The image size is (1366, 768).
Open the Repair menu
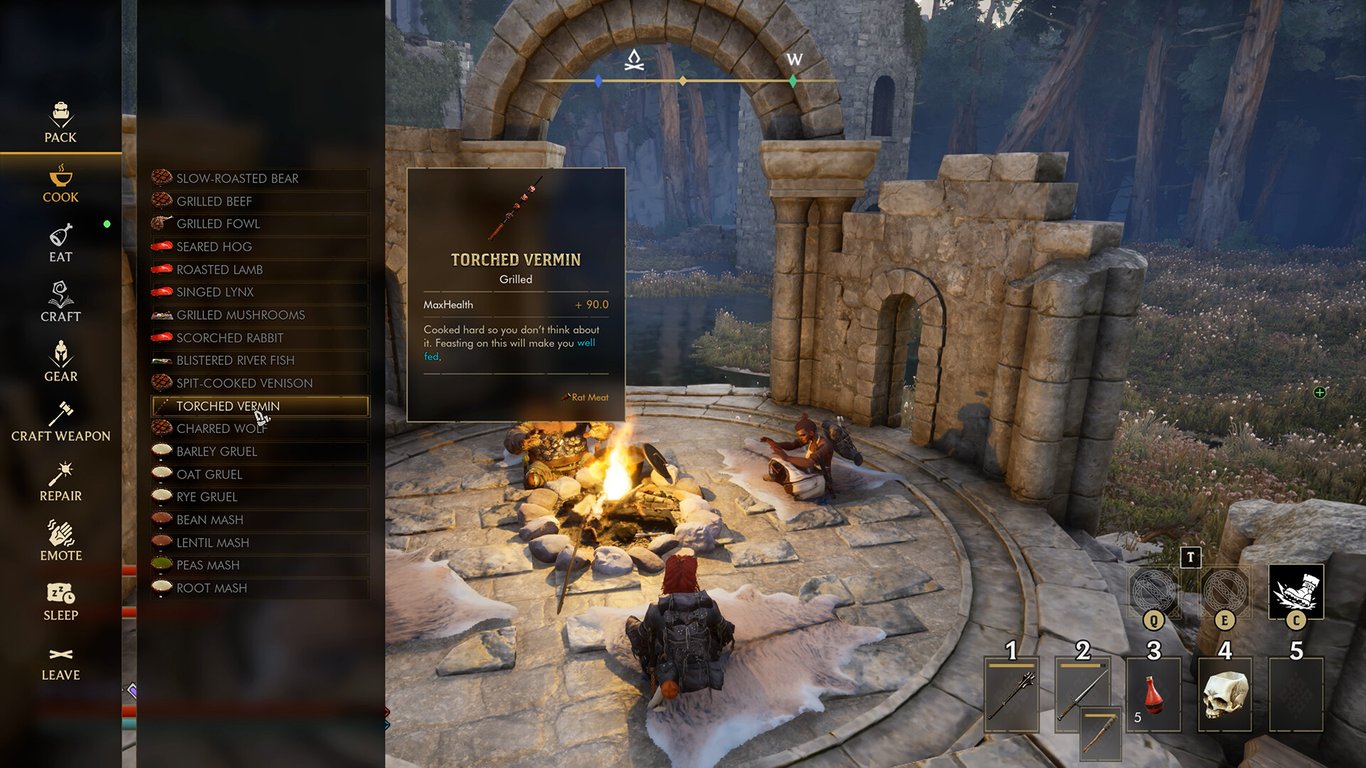[60, 480]
